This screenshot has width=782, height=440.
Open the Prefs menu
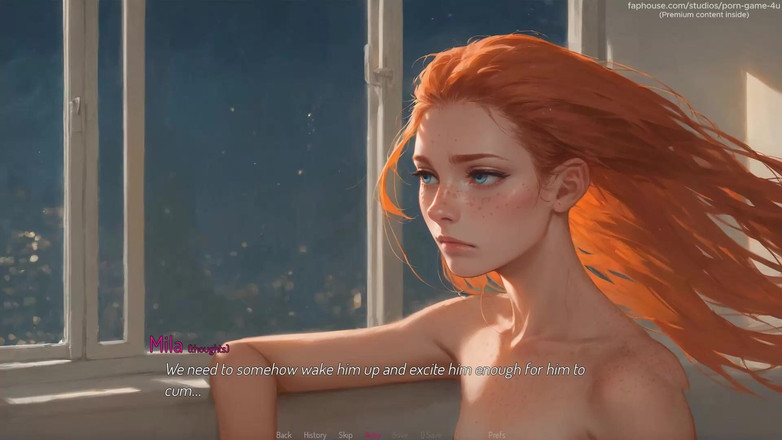[x=497, y=435]
